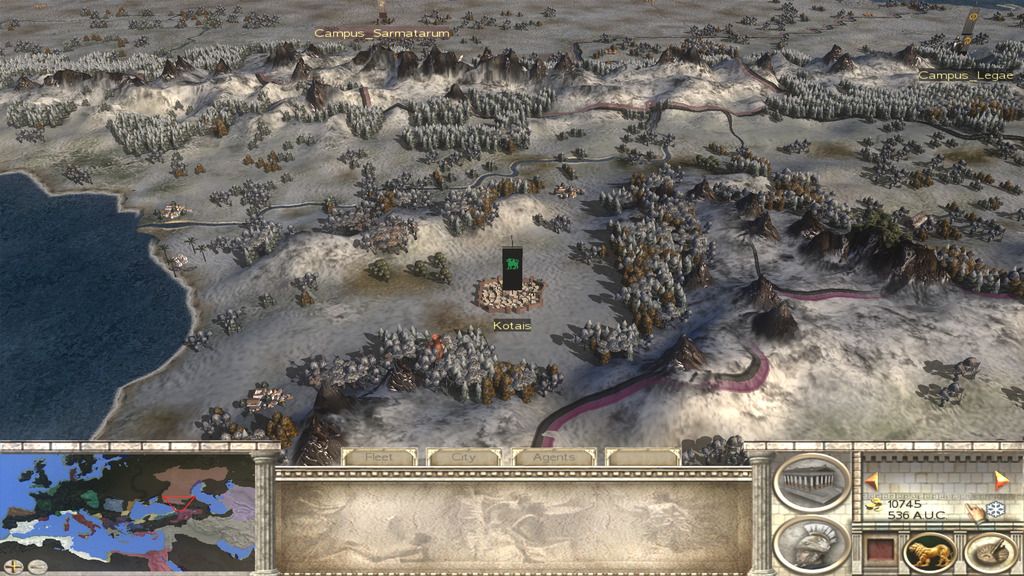Open the golden lion faction overview
Viewport: 1024px width, 576px height.
point(929,553)
